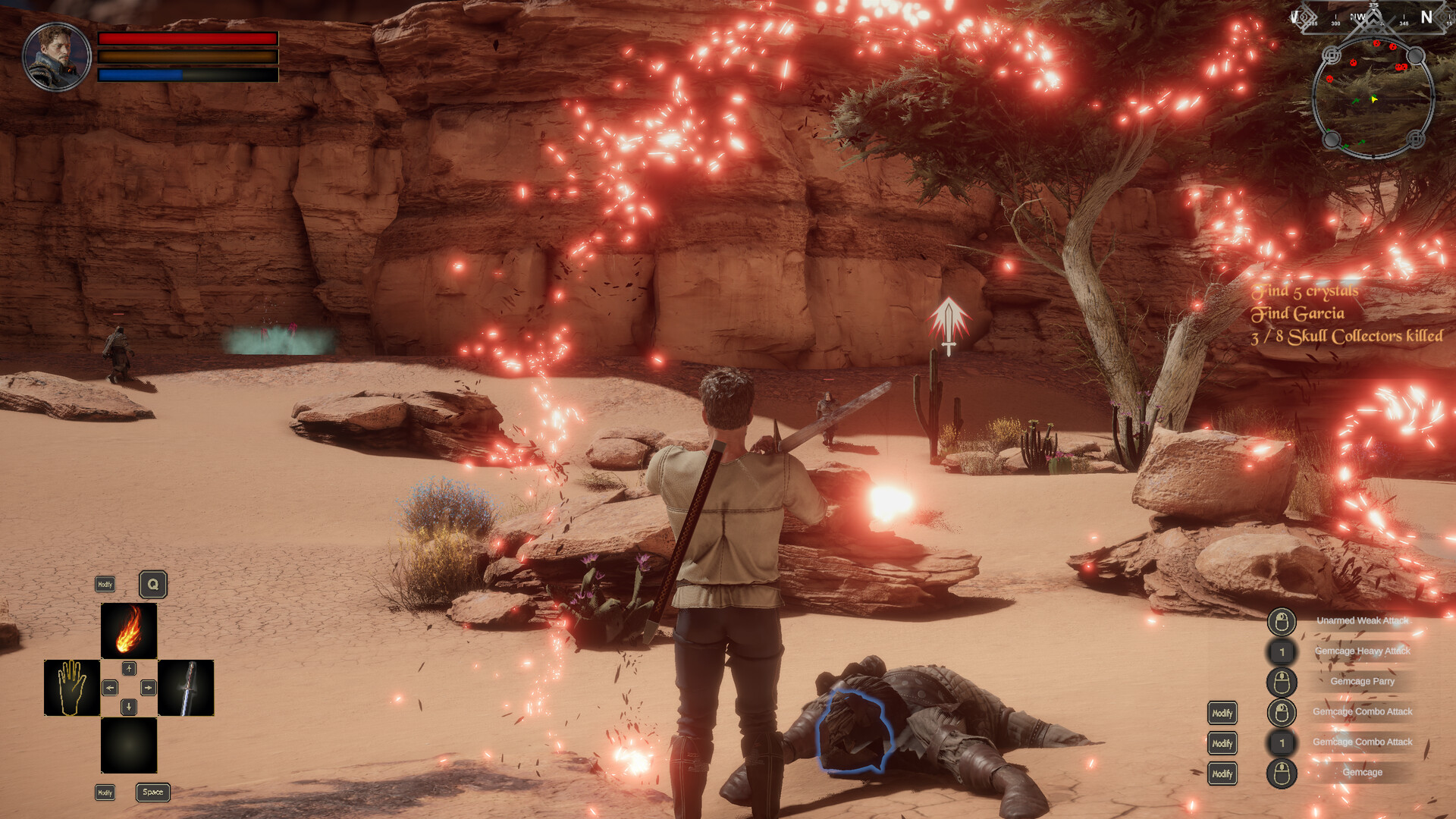Click the player character portrait
The image size is (1456, 819).
57,57
